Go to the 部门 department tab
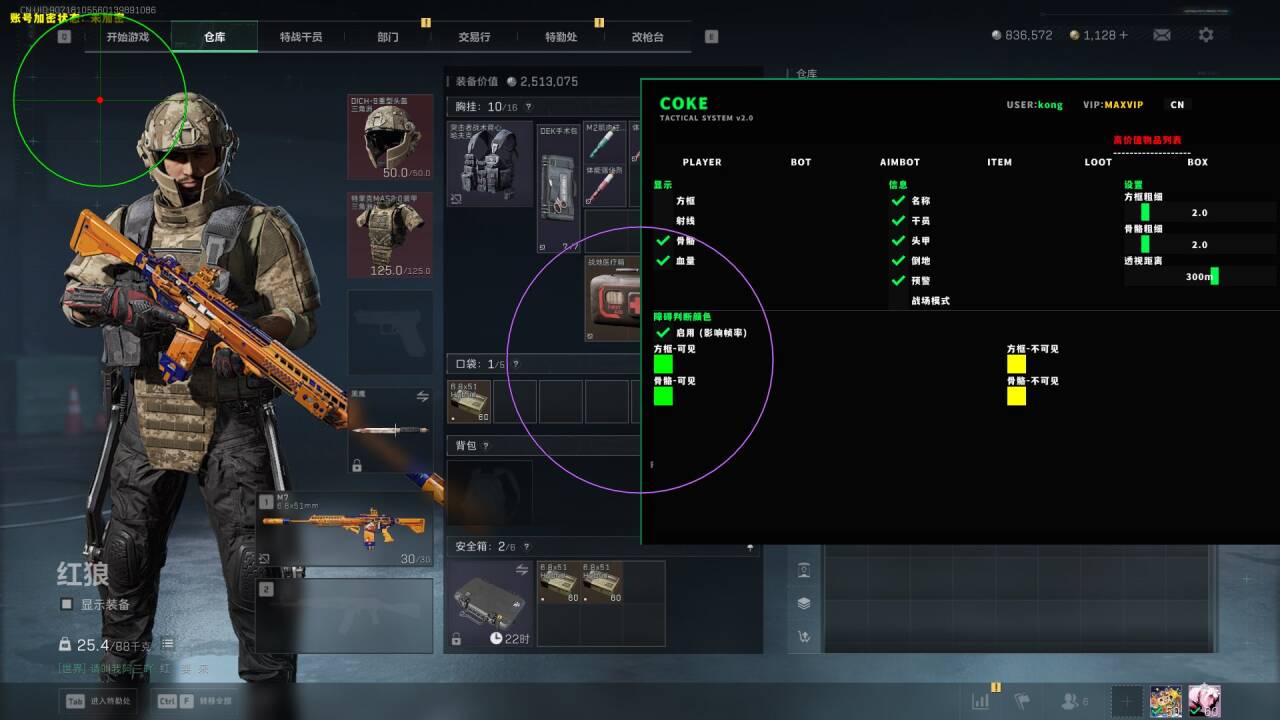 388,37
